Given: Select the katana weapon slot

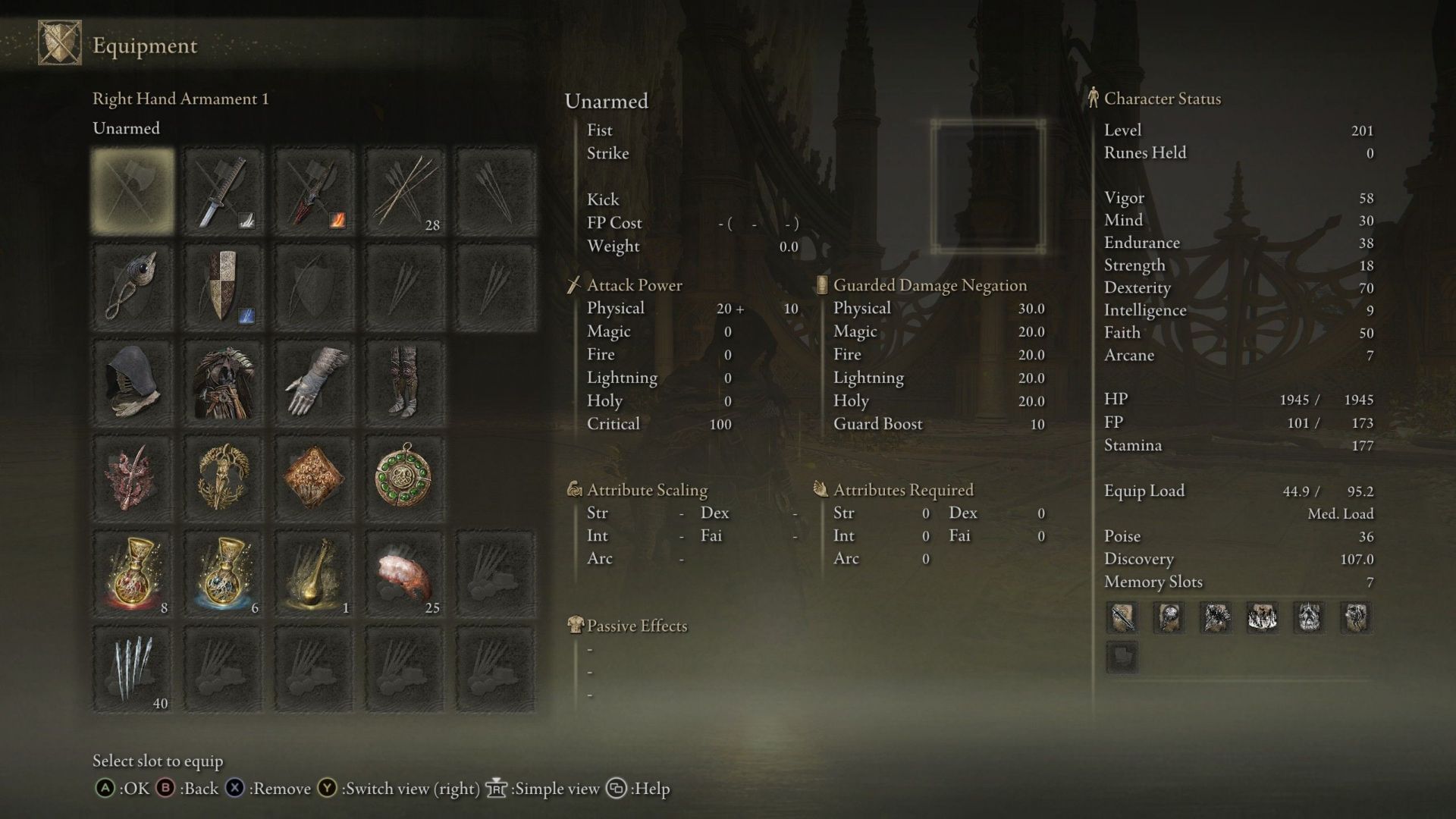Looking at the screenshot, I should [224, 191].
